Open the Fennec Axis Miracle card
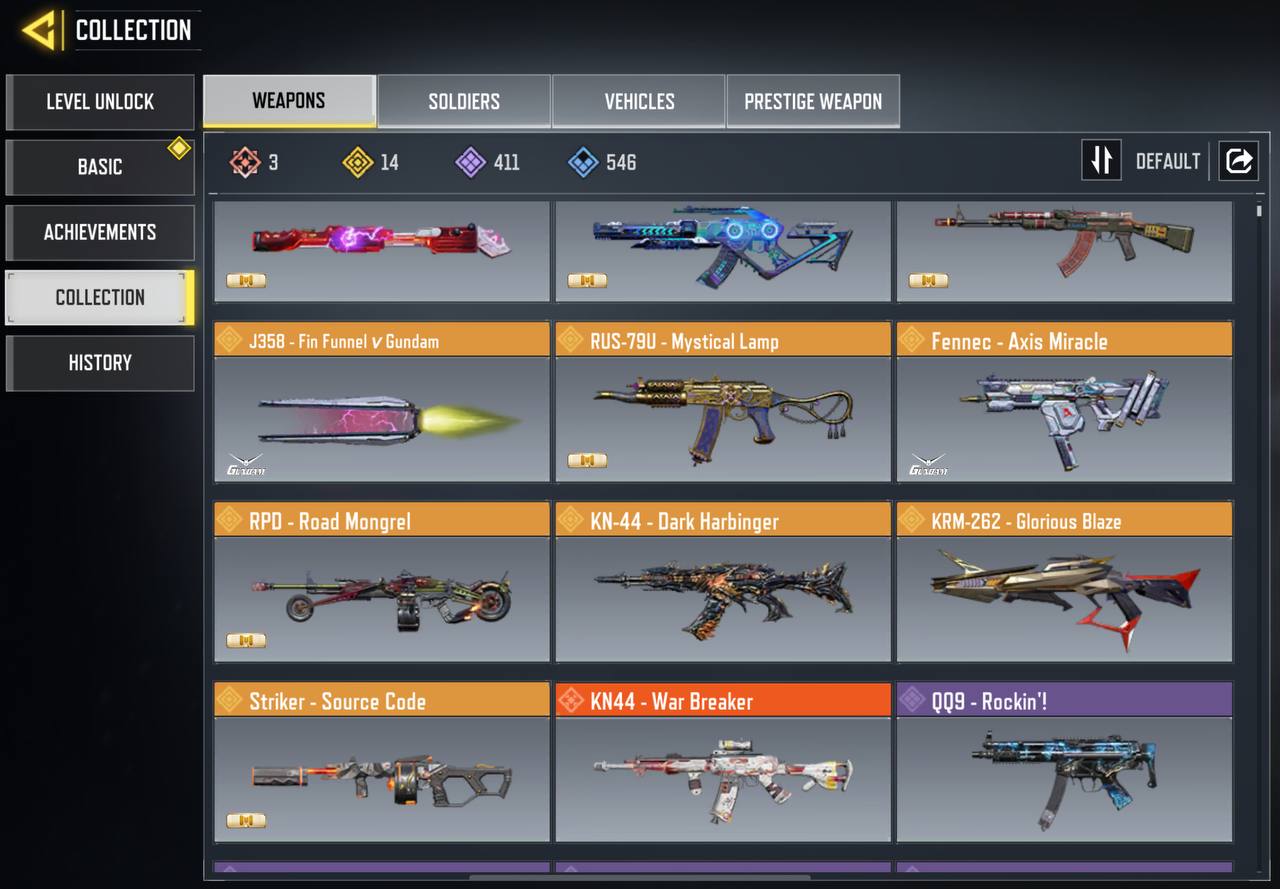The image size is (1280, 889). tap(1064, 402)
